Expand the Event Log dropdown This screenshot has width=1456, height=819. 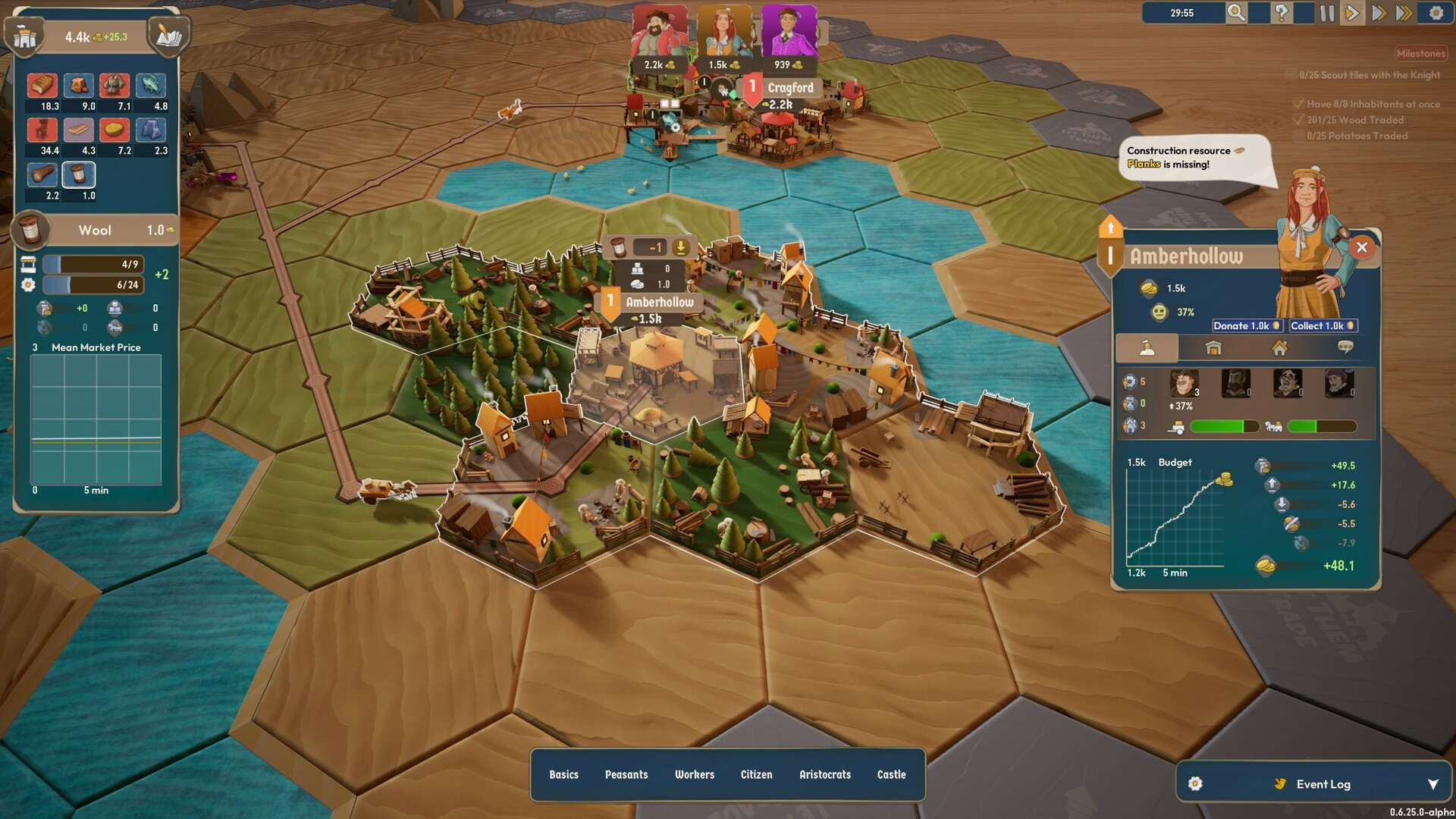pos(1432,784)
